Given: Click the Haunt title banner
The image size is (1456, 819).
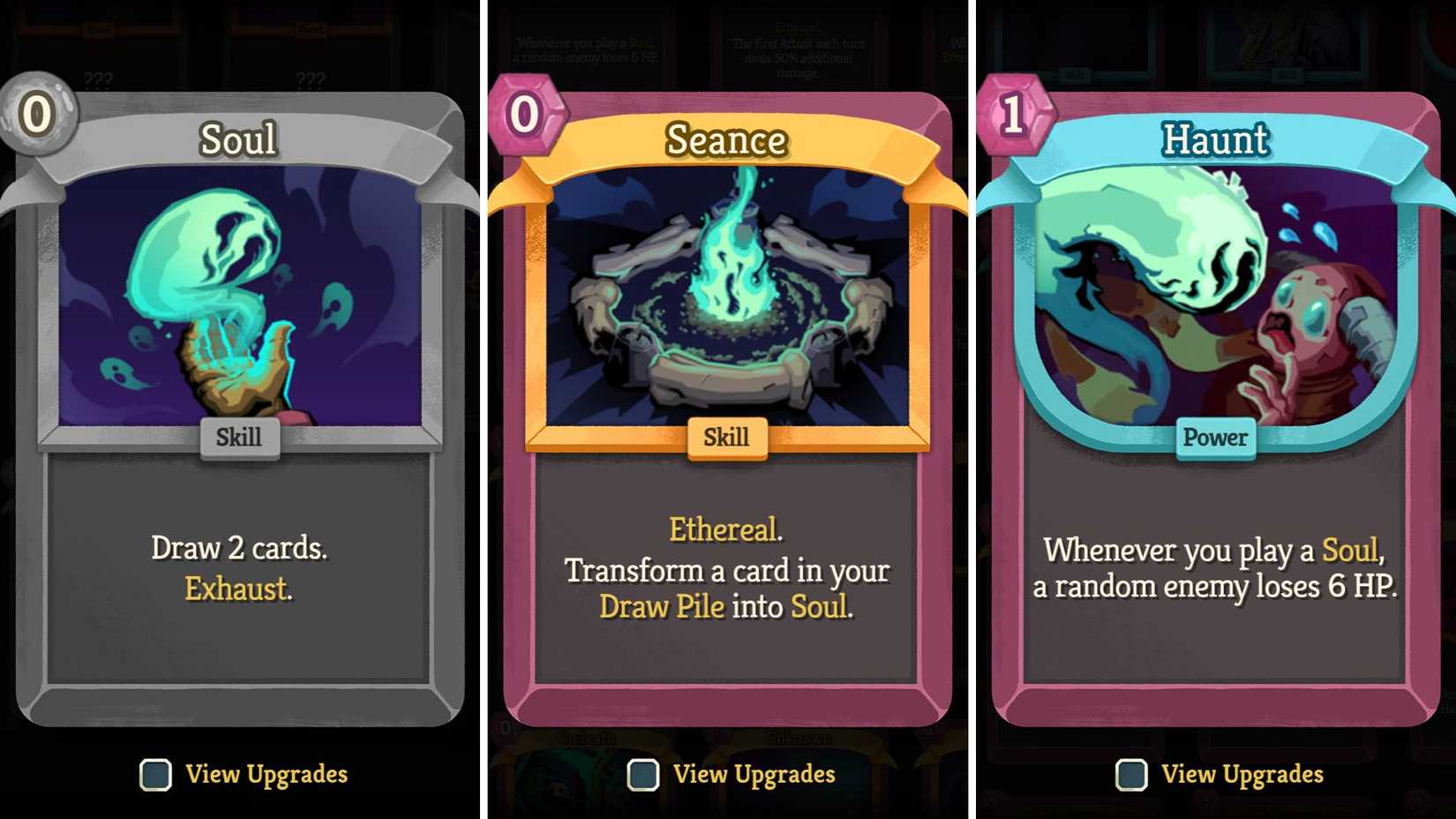Looking at the screenshot, I should (x=1216, y=139).
